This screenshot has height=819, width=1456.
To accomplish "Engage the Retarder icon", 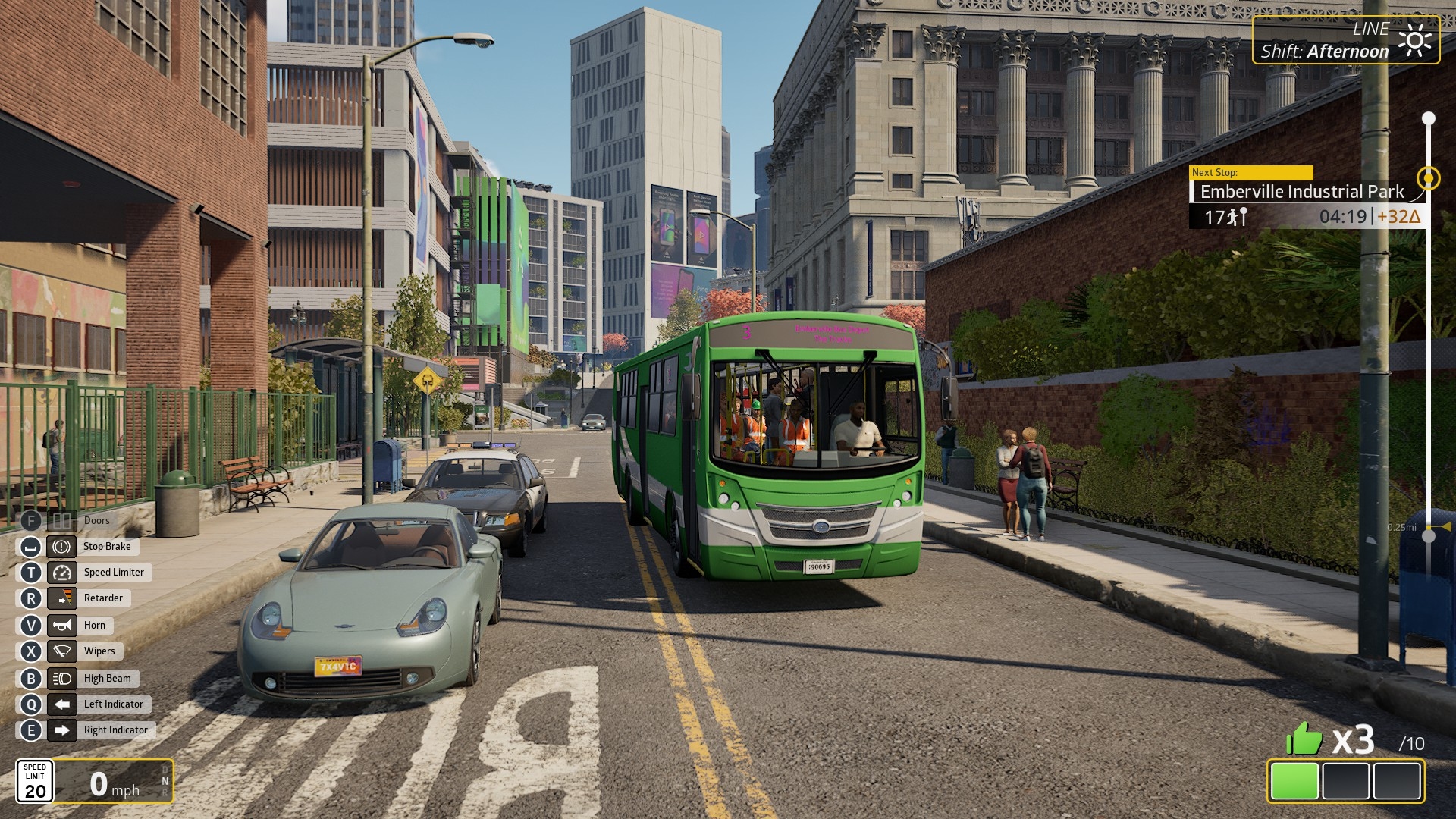I will coord(61,598).
